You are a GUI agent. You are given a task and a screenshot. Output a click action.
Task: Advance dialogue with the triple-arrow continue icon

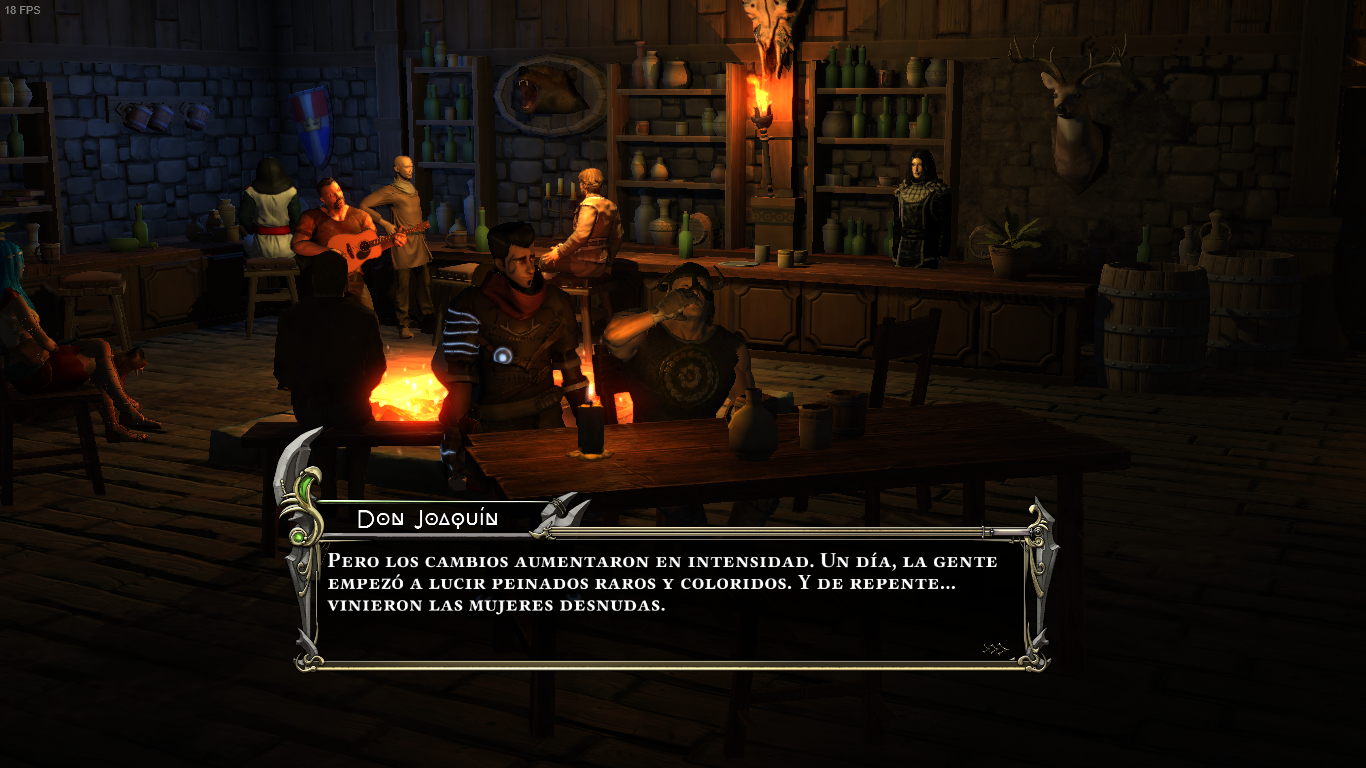(x=994, y=649)
